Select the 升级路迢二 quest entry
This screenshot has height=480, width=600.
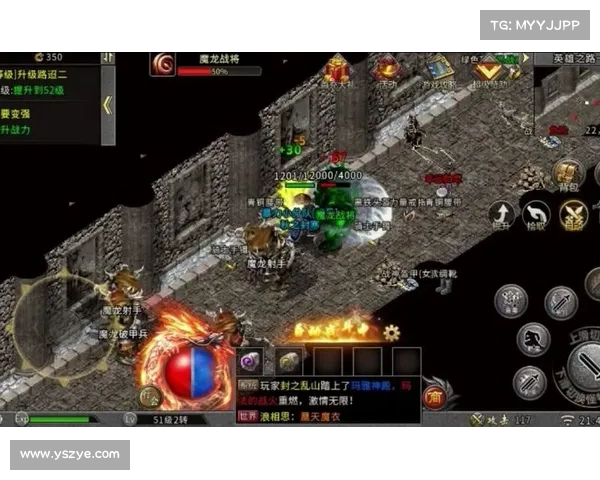(x=45, y=73)
